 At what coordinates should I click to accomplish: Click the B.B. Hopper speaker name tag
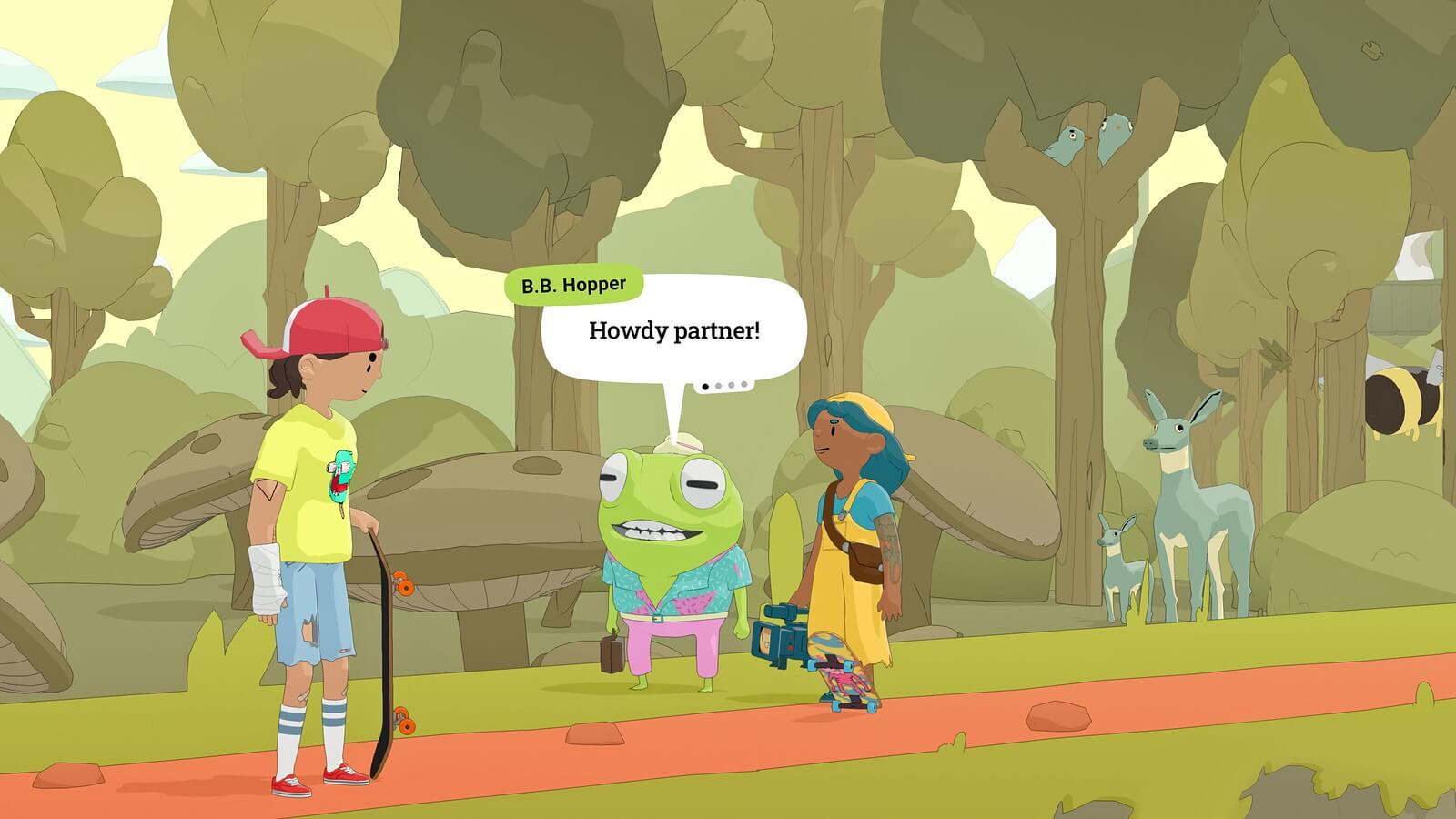(573, 286)
